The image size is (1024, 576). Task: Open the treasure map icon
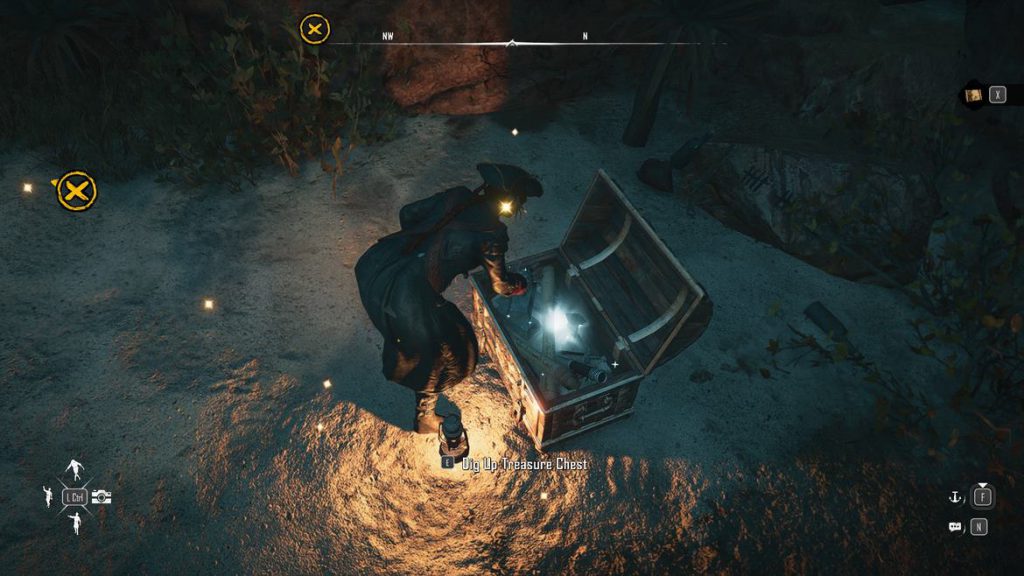pyautogui.click(x=973, y=95)
